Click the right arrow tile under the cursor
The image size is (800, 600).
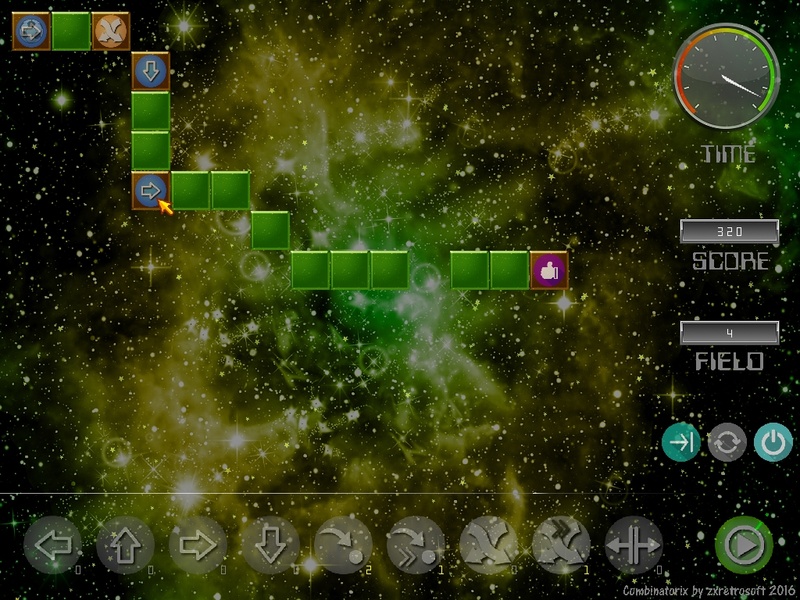coord(150,190)
